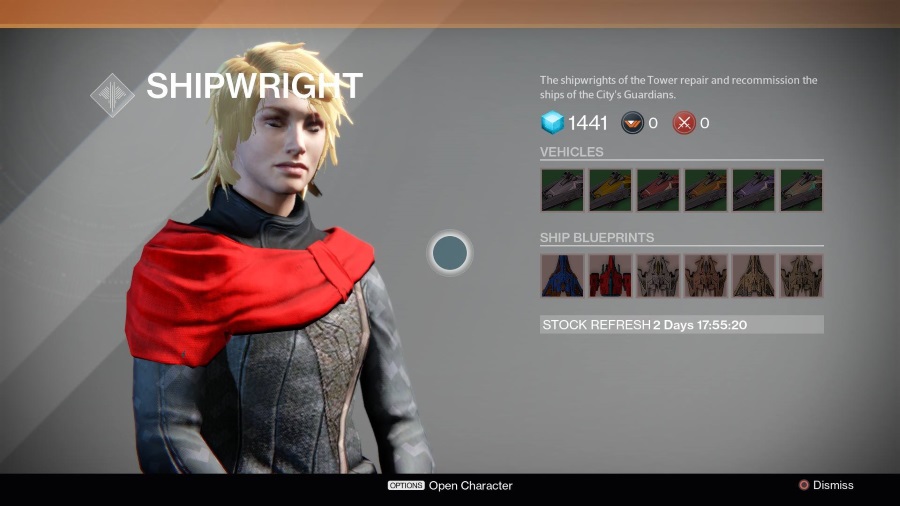Select the orange sparrow vehicle
This screenshot has width=900, height=506.
[705, 190]
